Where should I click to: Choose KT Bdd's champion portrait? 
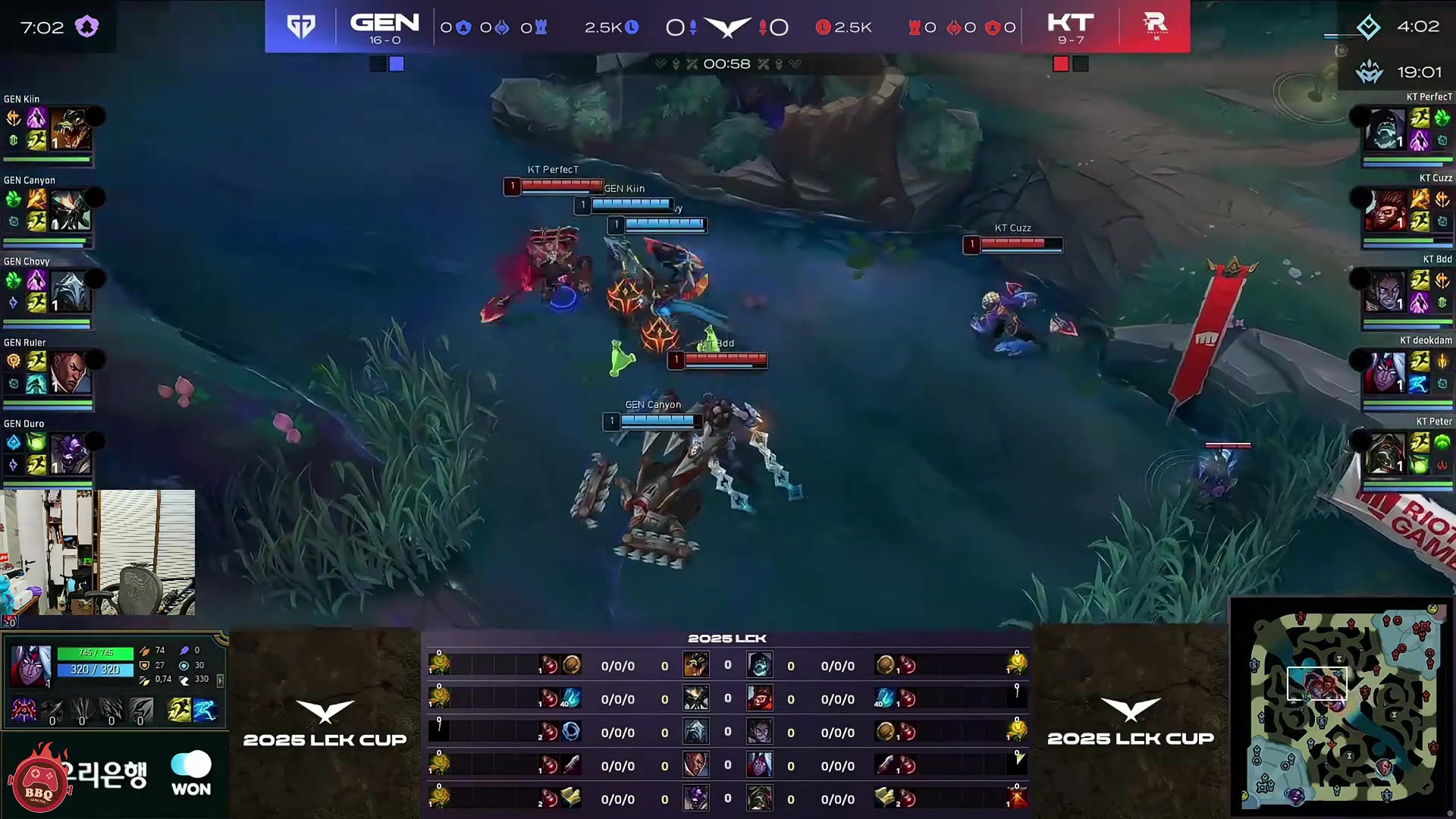(1385, 290)
